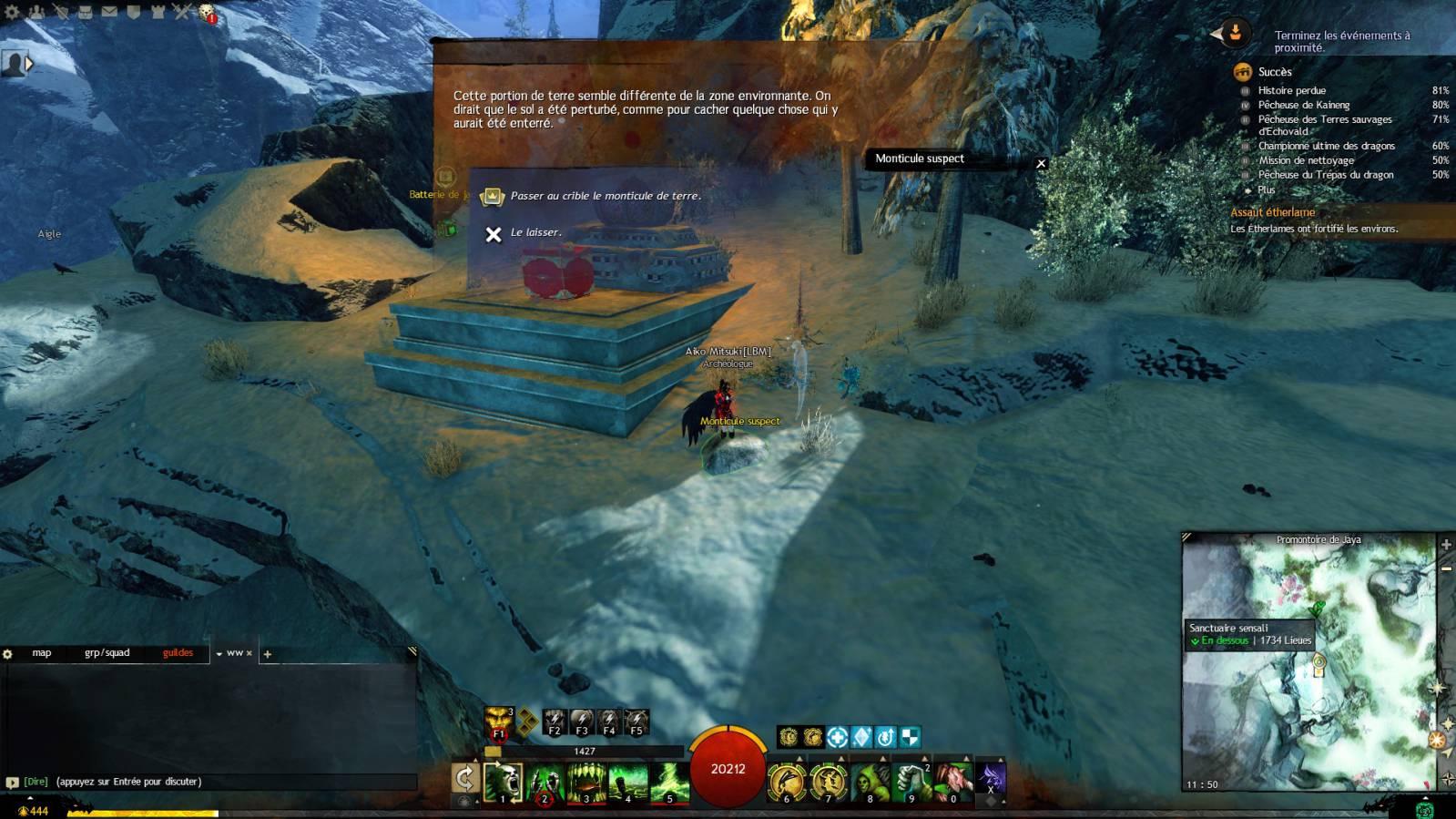
Task: Swap weapons with the arrow button
Action: coord(465,778)
